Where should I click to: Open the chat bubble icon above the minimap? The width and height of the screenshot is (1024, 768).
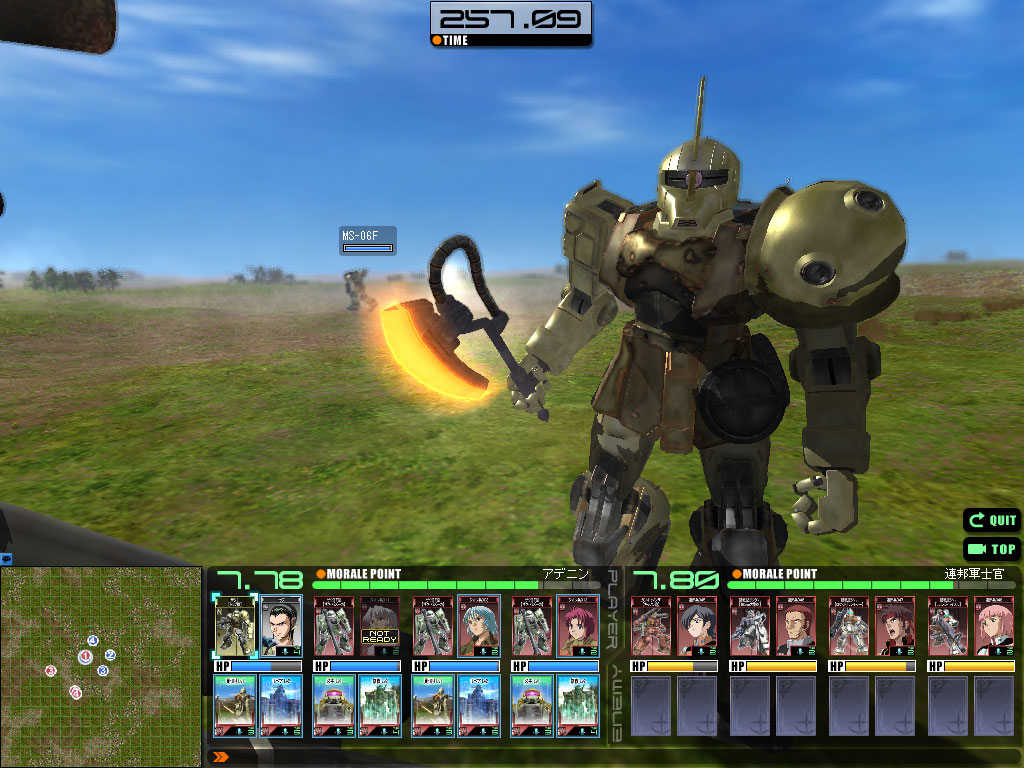pos(6,558)
